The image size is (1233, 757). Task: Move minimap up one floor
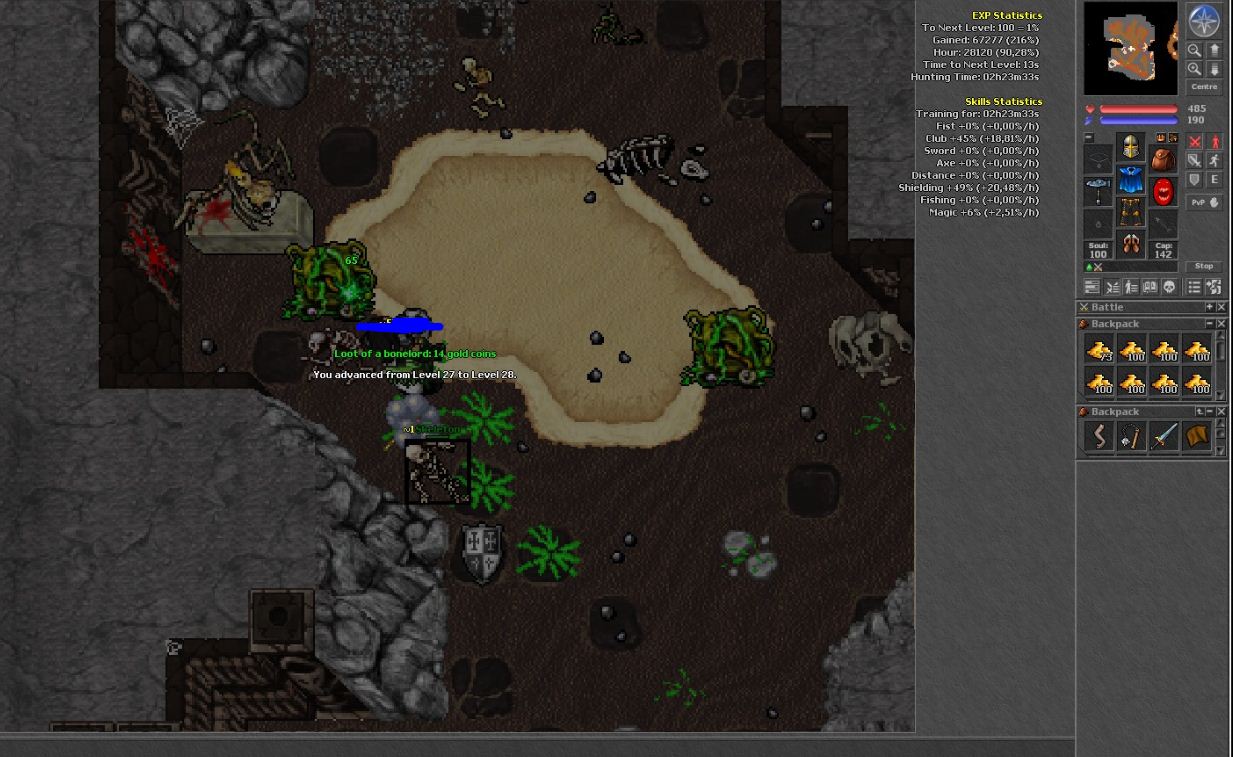[x=1214, y=50]
